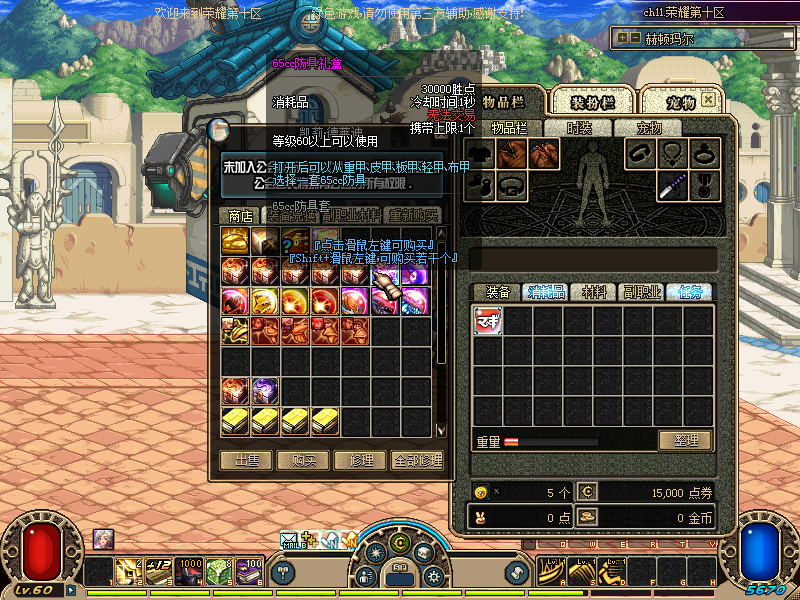Select the 时装 (Fashion) sub-tab

[x=579, y=128]
